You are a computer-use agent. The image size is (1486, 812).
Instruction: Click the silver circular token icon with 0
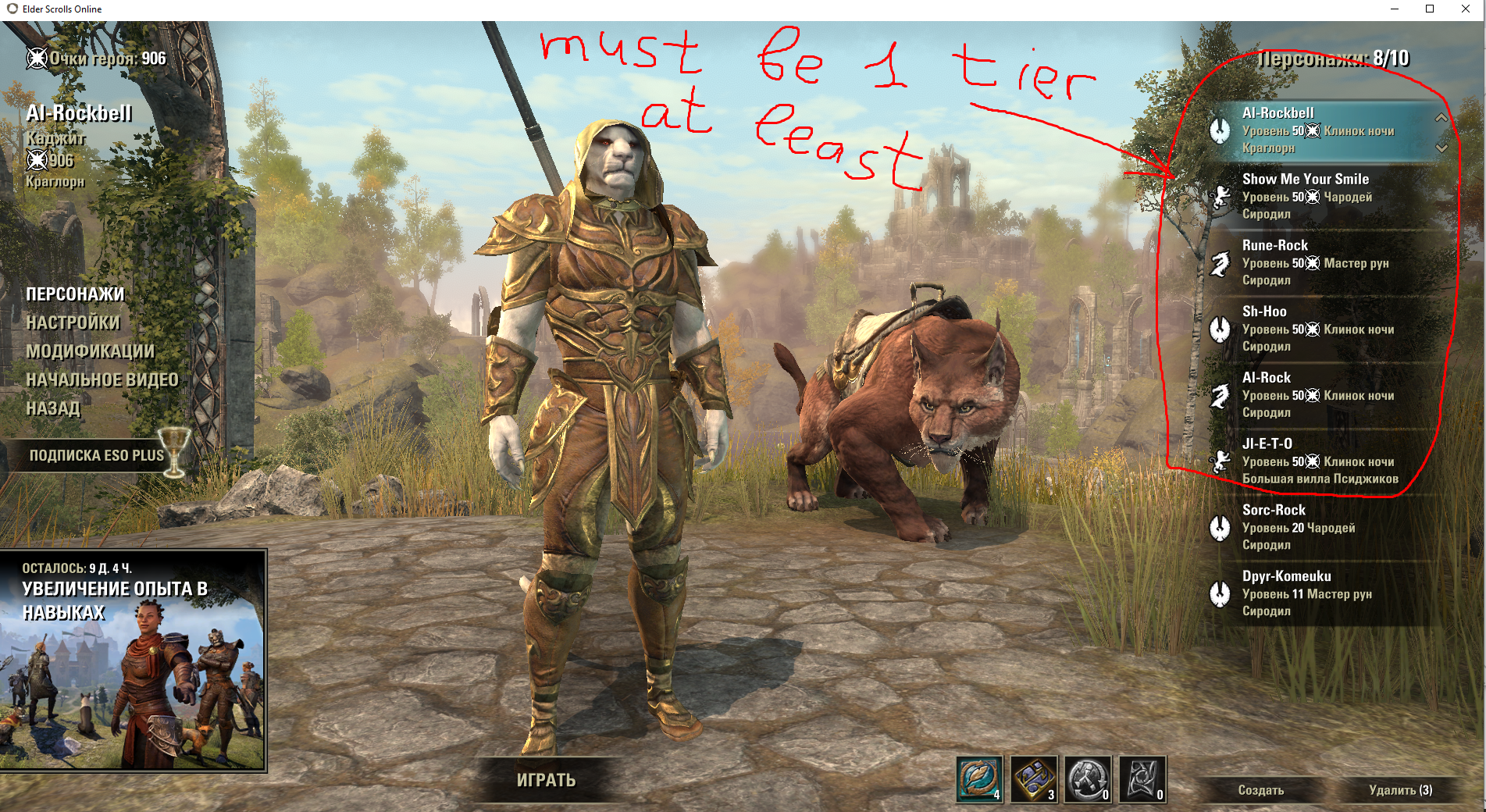pyautogui.click(x=1087, y=781)
